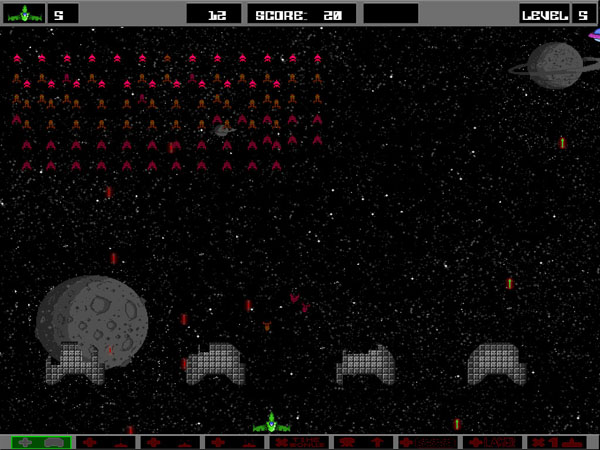The width and height of the screenshot is (600, 450).
Task: Activate the red up-arrow power-up slot
Action: [x=363, y=442]
